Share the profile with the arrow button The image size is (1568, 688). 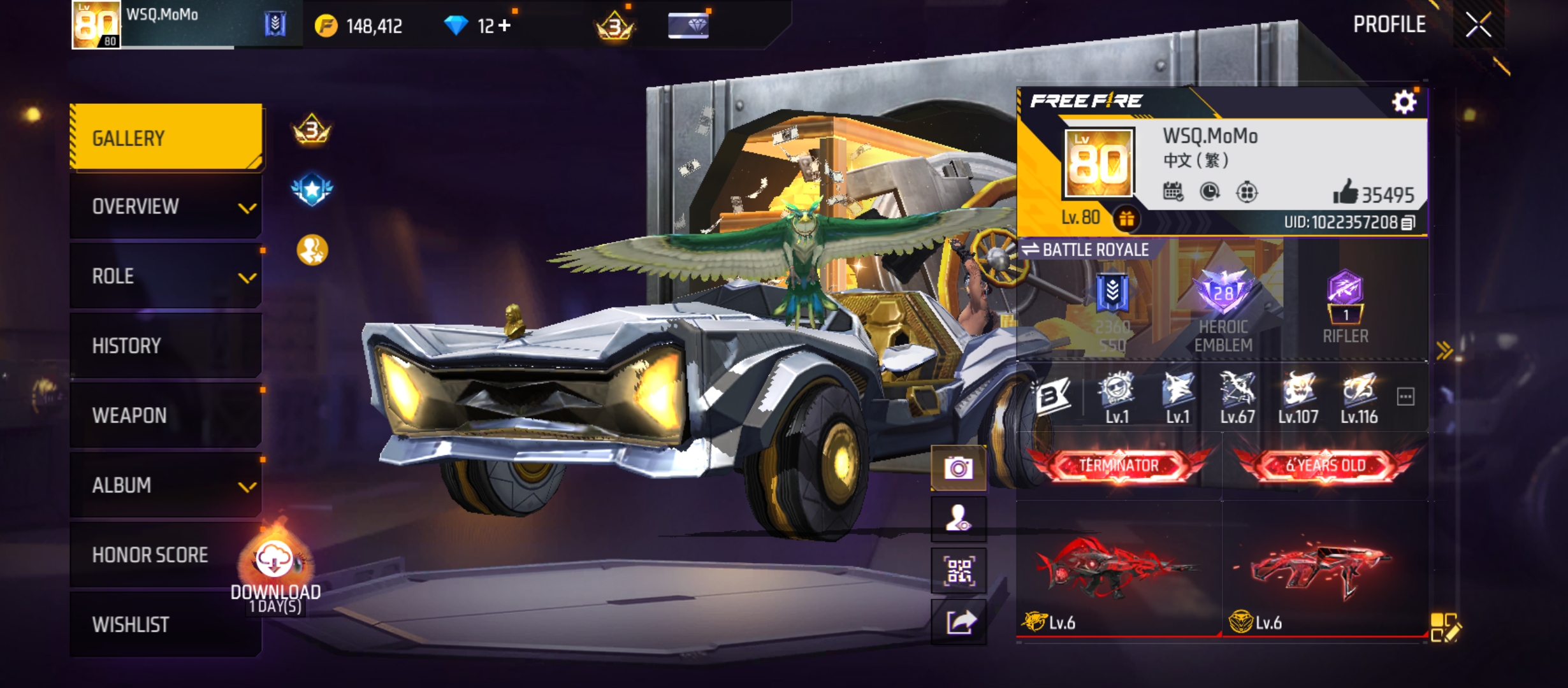pyautogui.click(x=958, y=622)
